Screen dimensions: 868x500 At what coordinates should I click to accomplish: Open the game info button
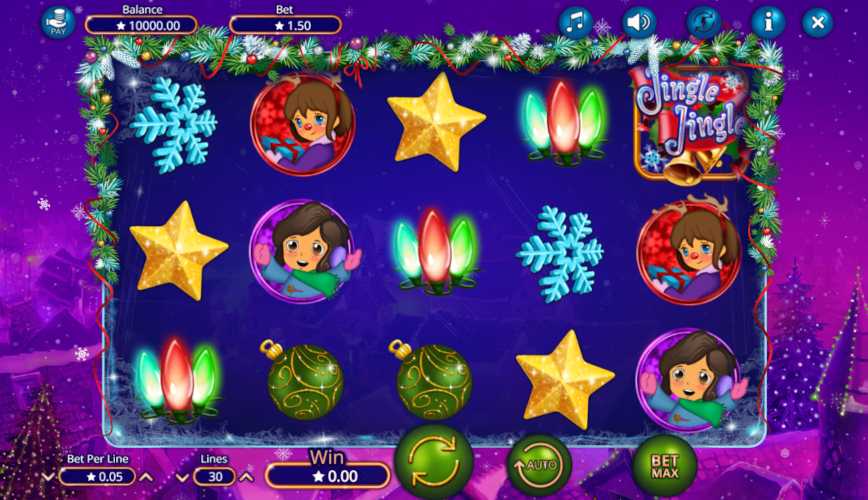click(x=768, y=22)
